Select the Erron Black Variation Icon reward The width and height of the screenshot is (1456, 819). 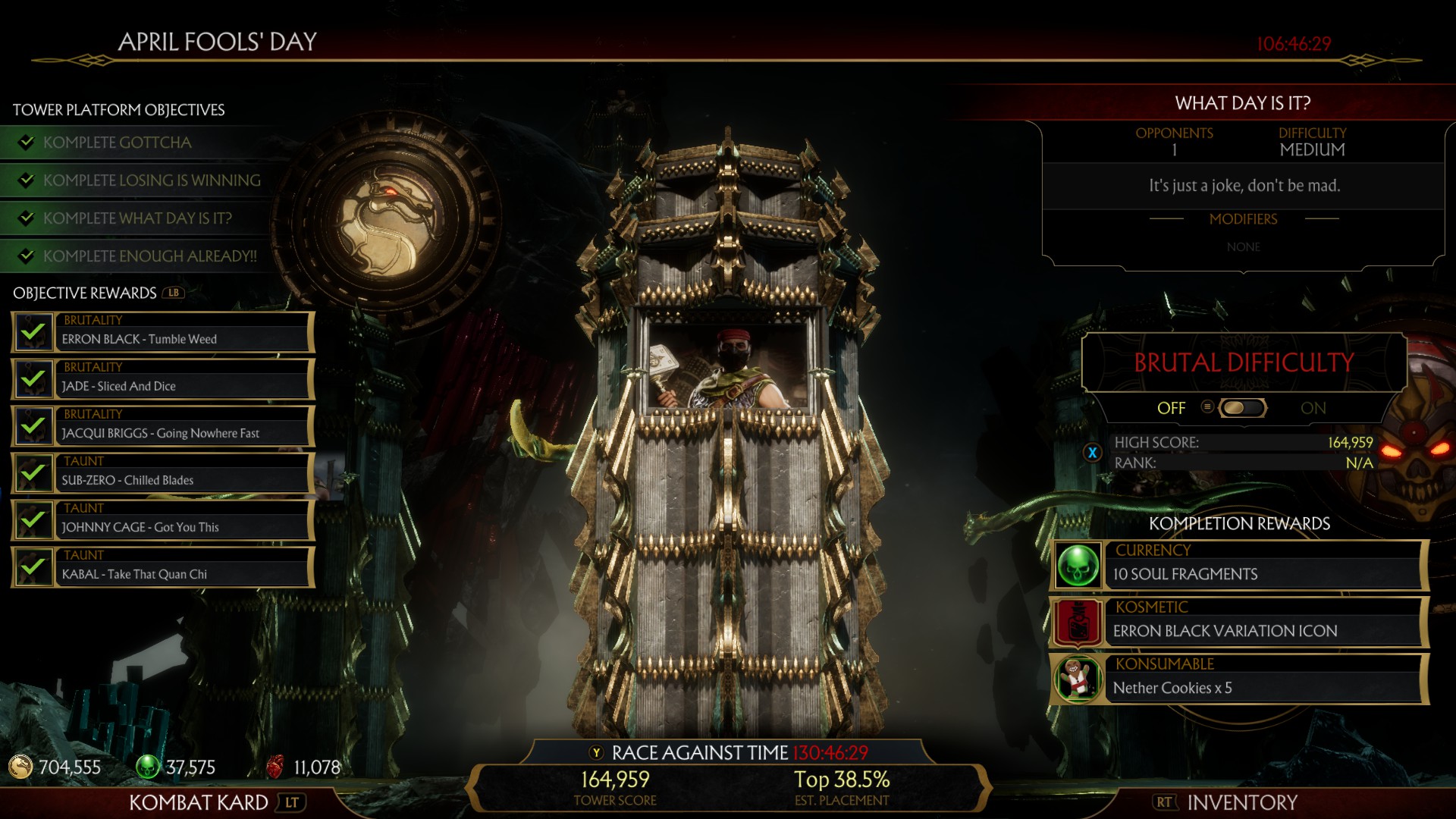[1240, 623]
